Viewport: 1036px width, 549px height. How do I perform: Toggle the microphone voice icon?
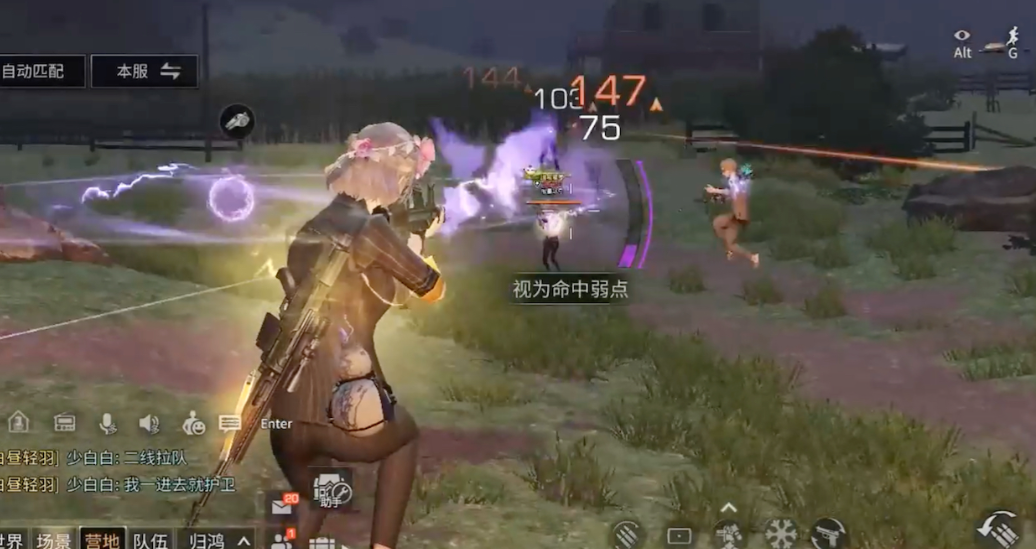pos(107,423)
